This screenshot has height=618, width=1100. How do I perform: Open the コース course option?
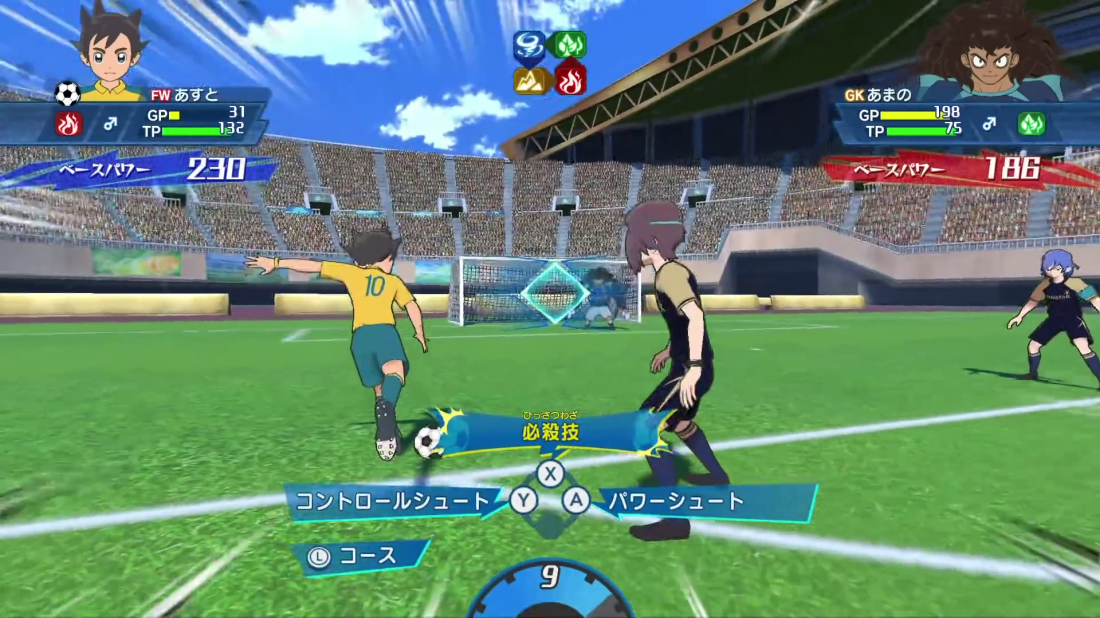point(366,556)
